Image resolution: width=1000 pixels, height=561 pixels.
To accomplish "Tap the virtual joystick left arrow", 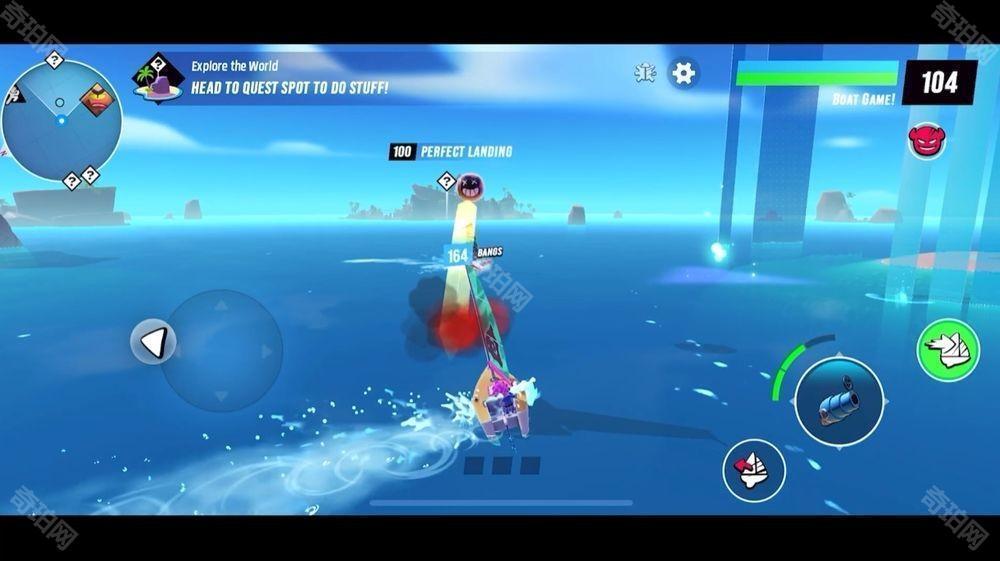I will click(x=153, y=343).
